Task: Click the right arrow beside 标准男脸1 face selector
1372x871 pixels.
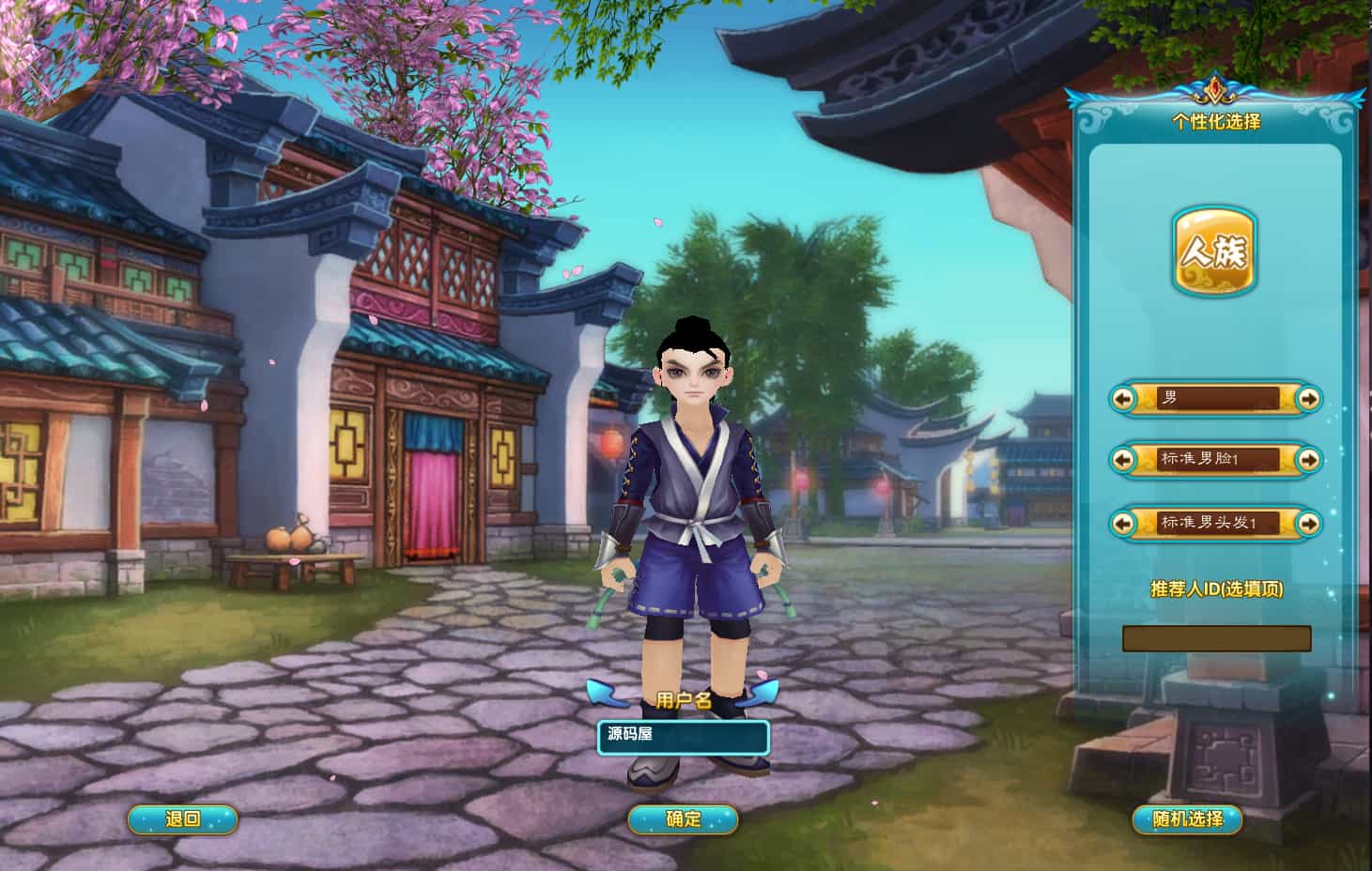Action: click(x=1309, y=460)
